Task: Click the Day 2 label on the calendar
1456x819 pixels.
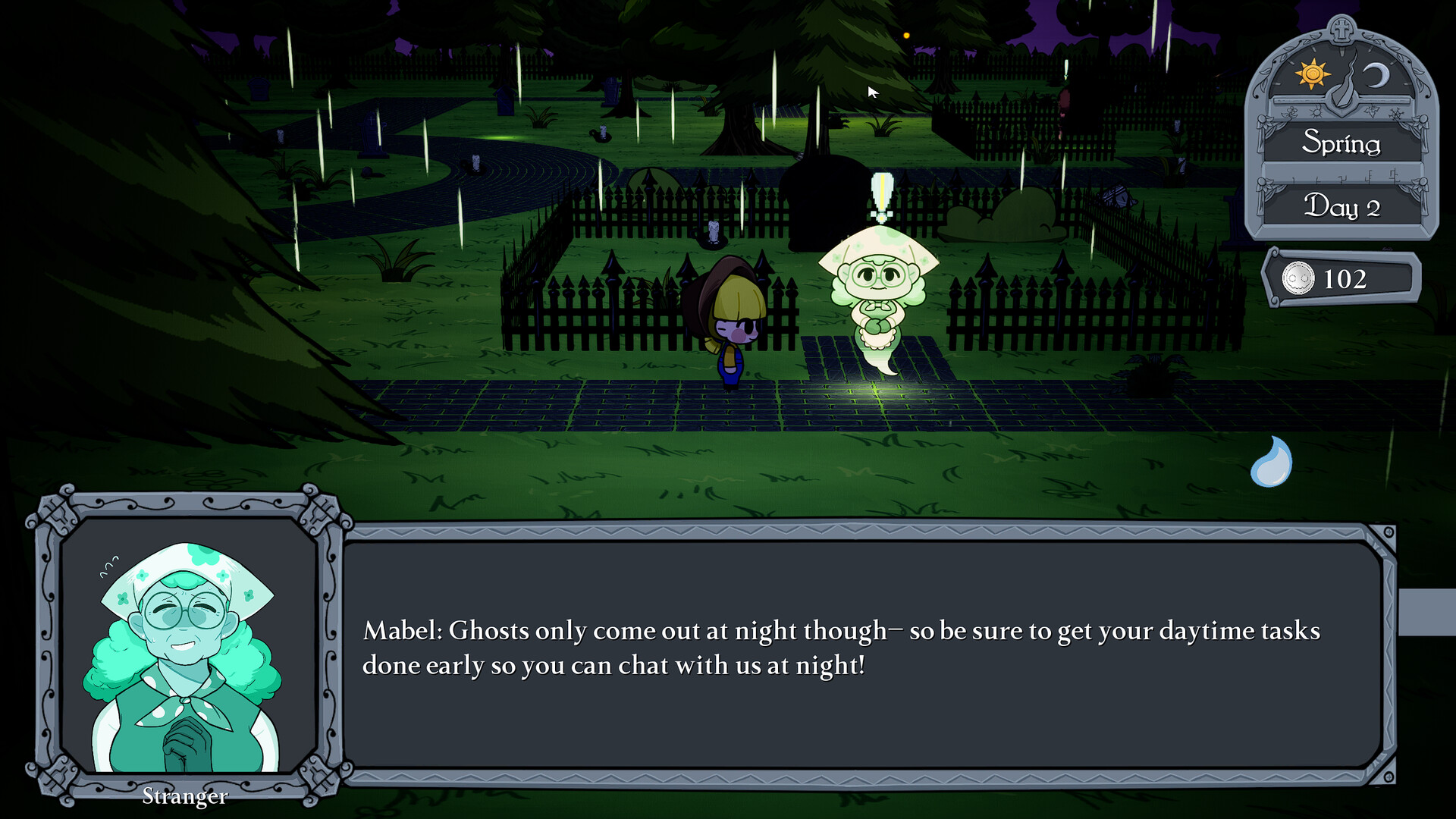Action: [1343, 207]
